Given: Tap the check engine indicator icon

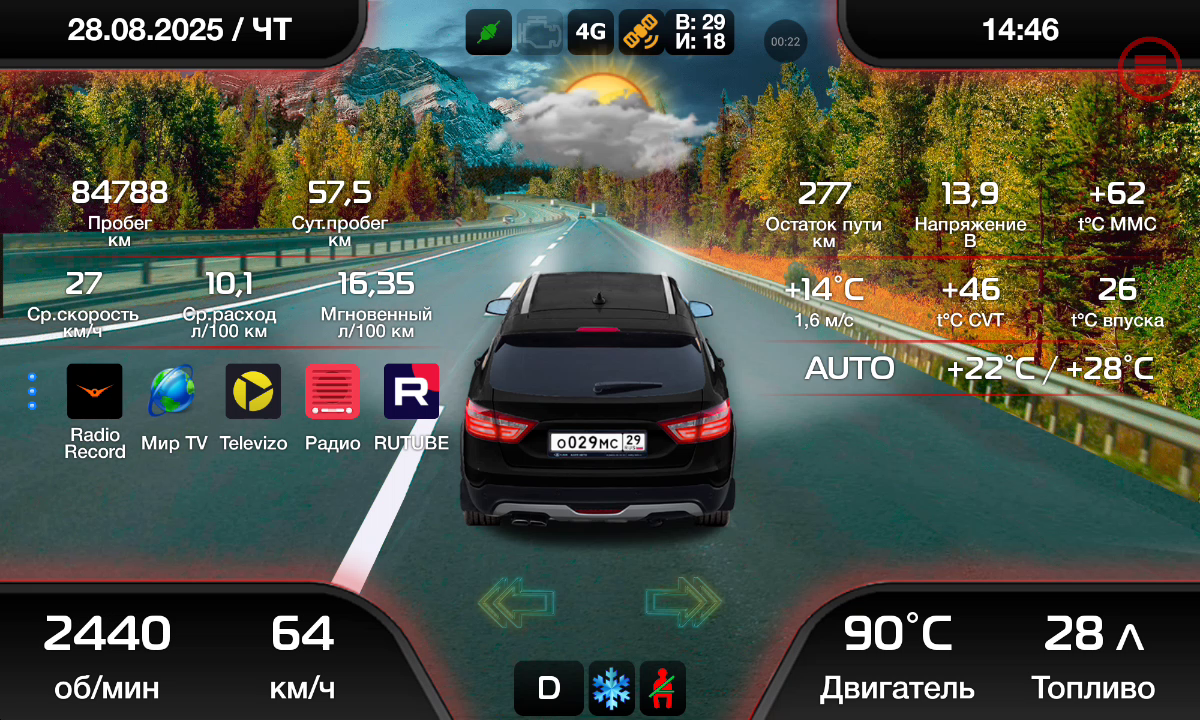Looking at the screenshot, I should click(540, 32).
